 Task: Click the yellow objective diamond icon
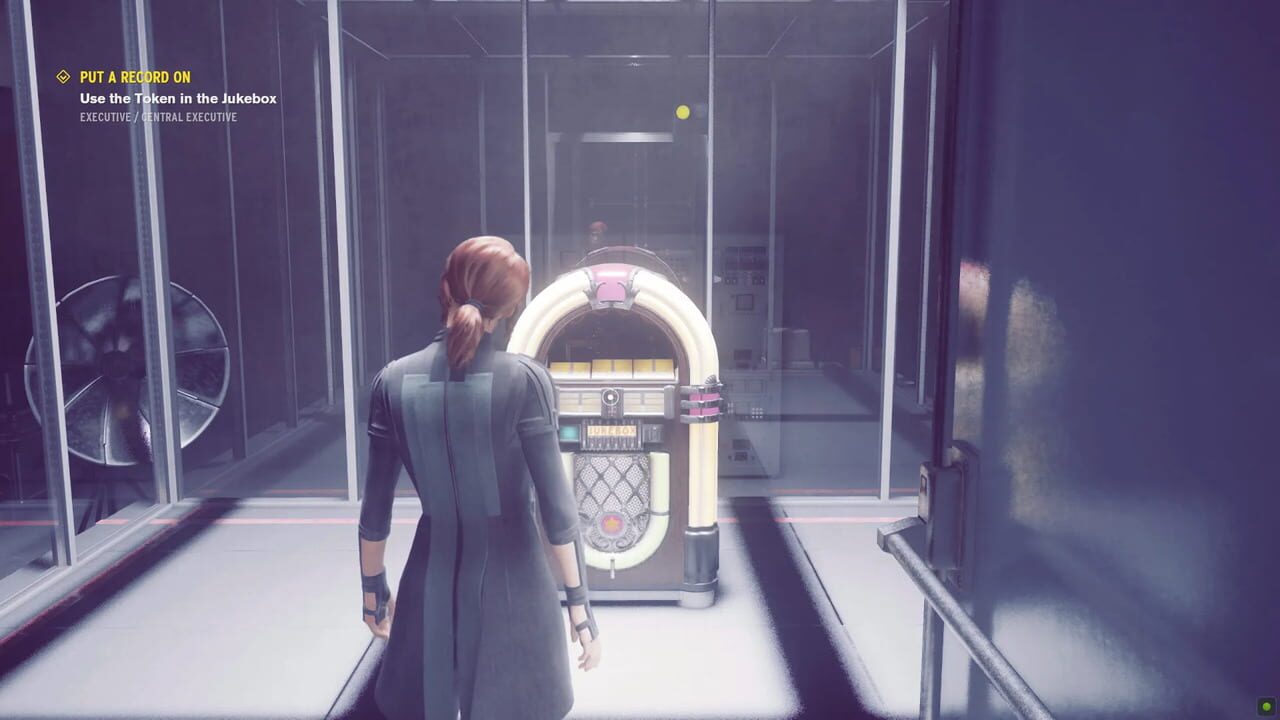[63, 75]
